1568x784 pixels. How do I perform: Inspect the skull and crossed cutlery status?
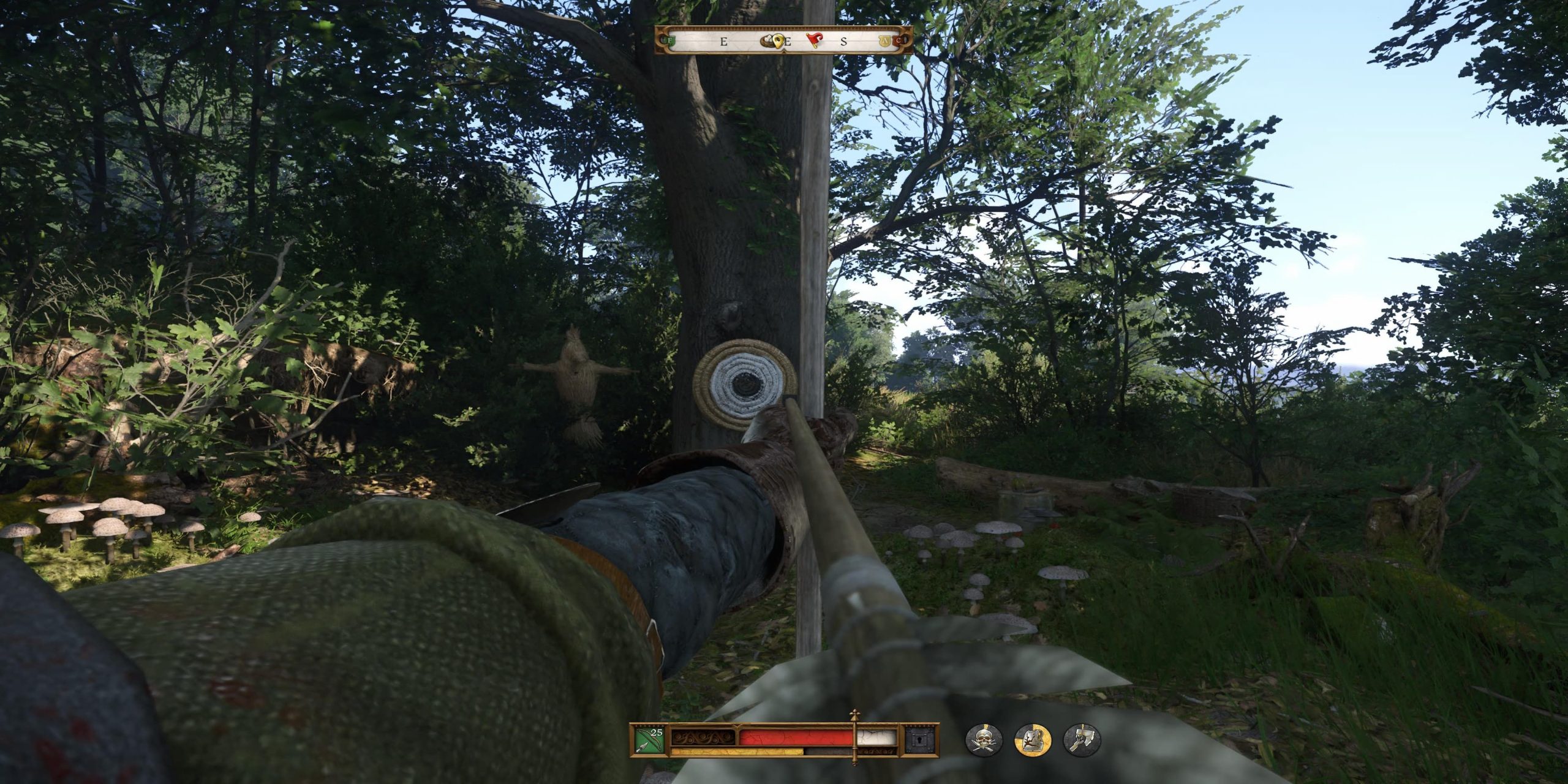pyautogui.click(x=984, y=741)
